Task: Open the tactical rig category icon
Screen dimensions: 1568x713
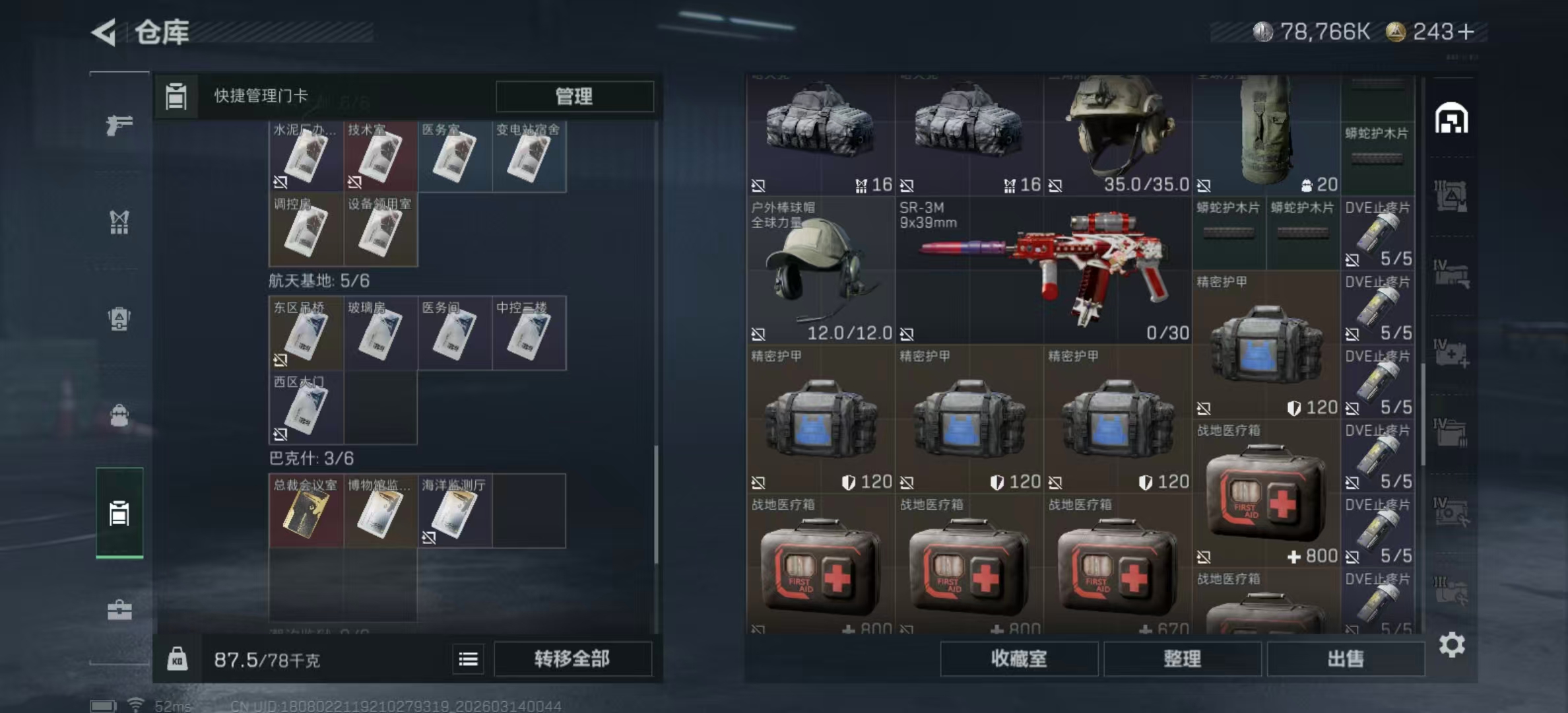Action: (x=121, y=221)
